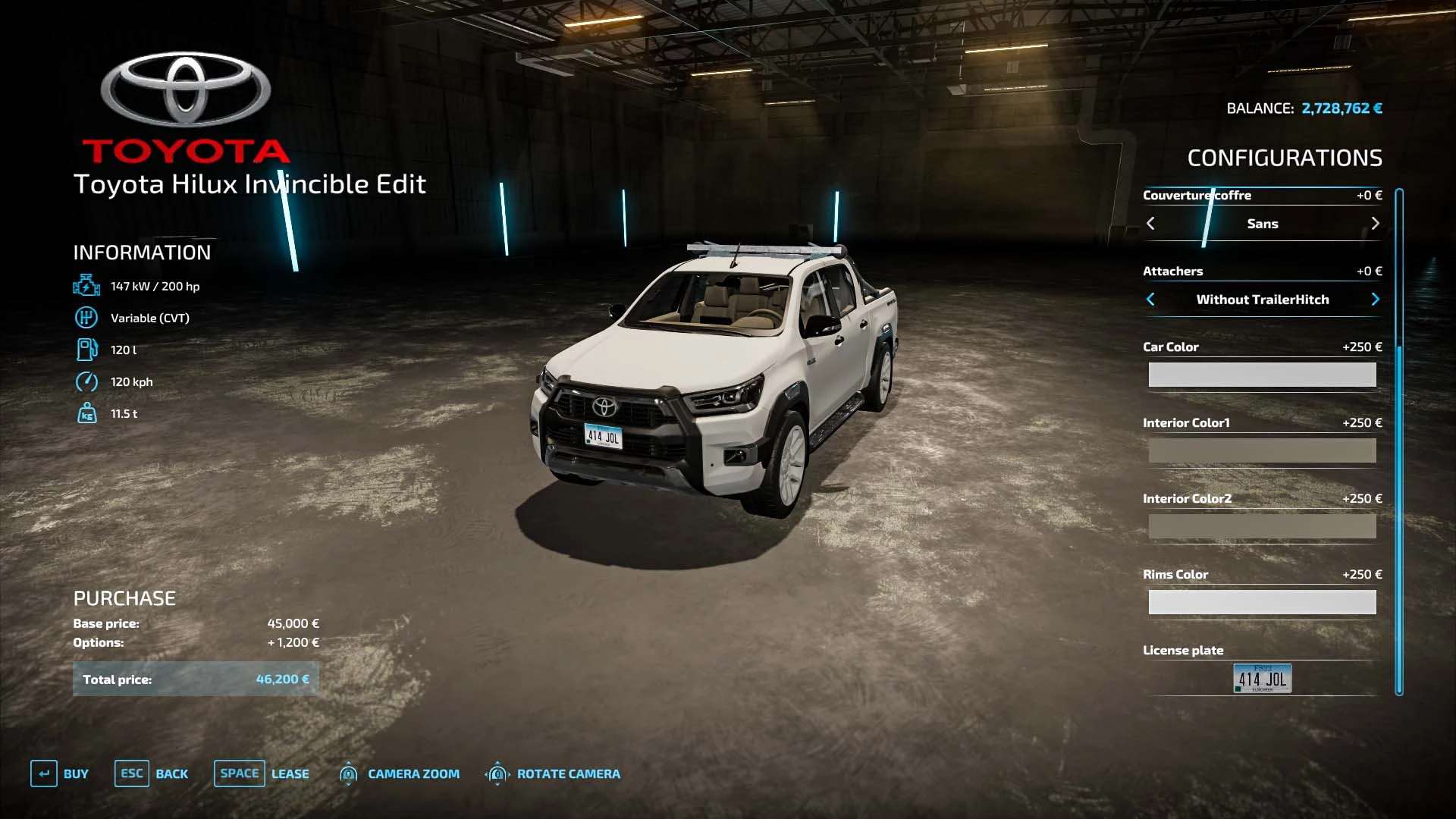1456x819 pixels.
Task: Click the configurations list scrollbar
Action: point(1399,441)
